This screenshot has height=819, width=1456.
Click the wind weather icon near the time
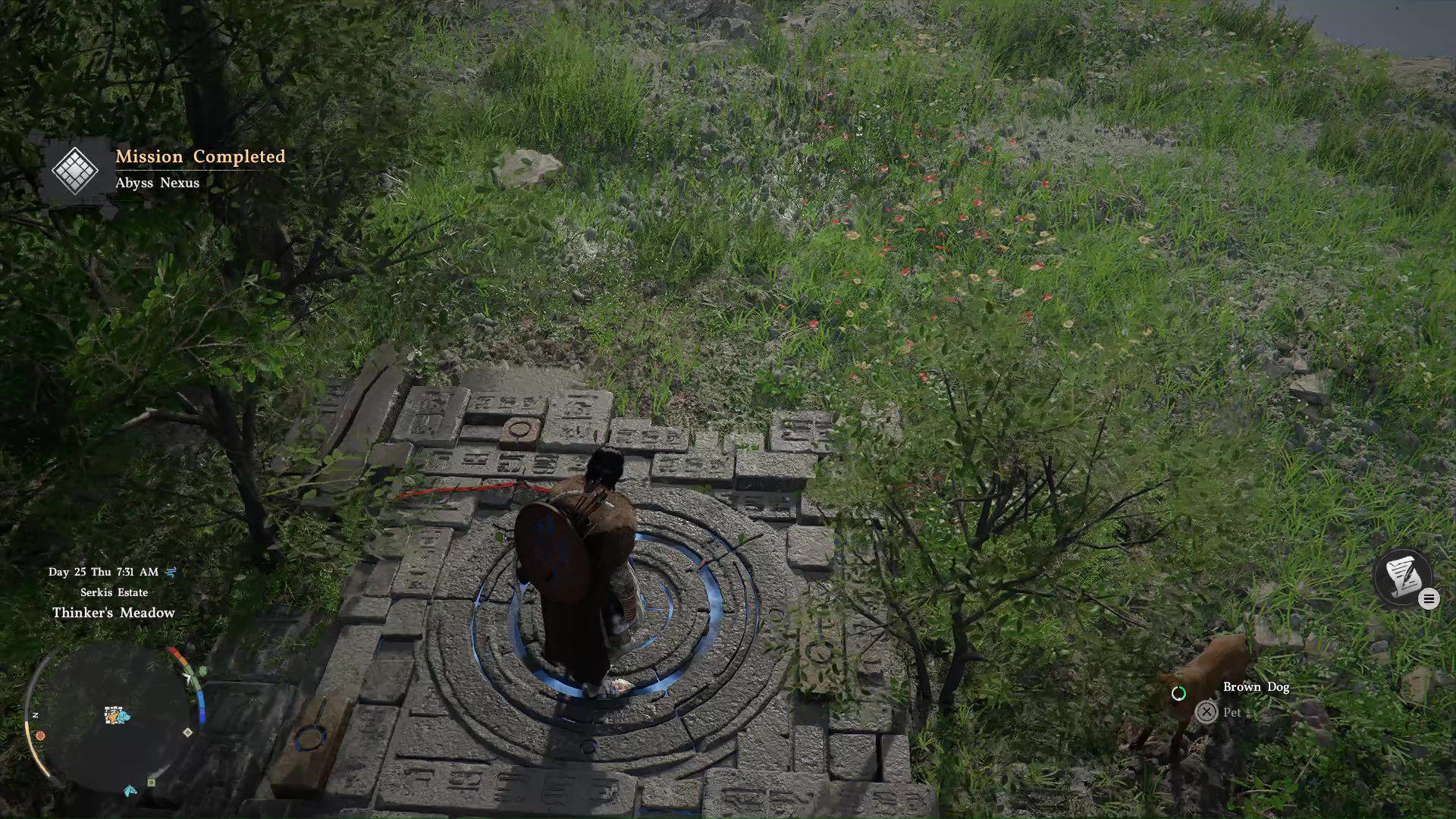tap(172, 573)
